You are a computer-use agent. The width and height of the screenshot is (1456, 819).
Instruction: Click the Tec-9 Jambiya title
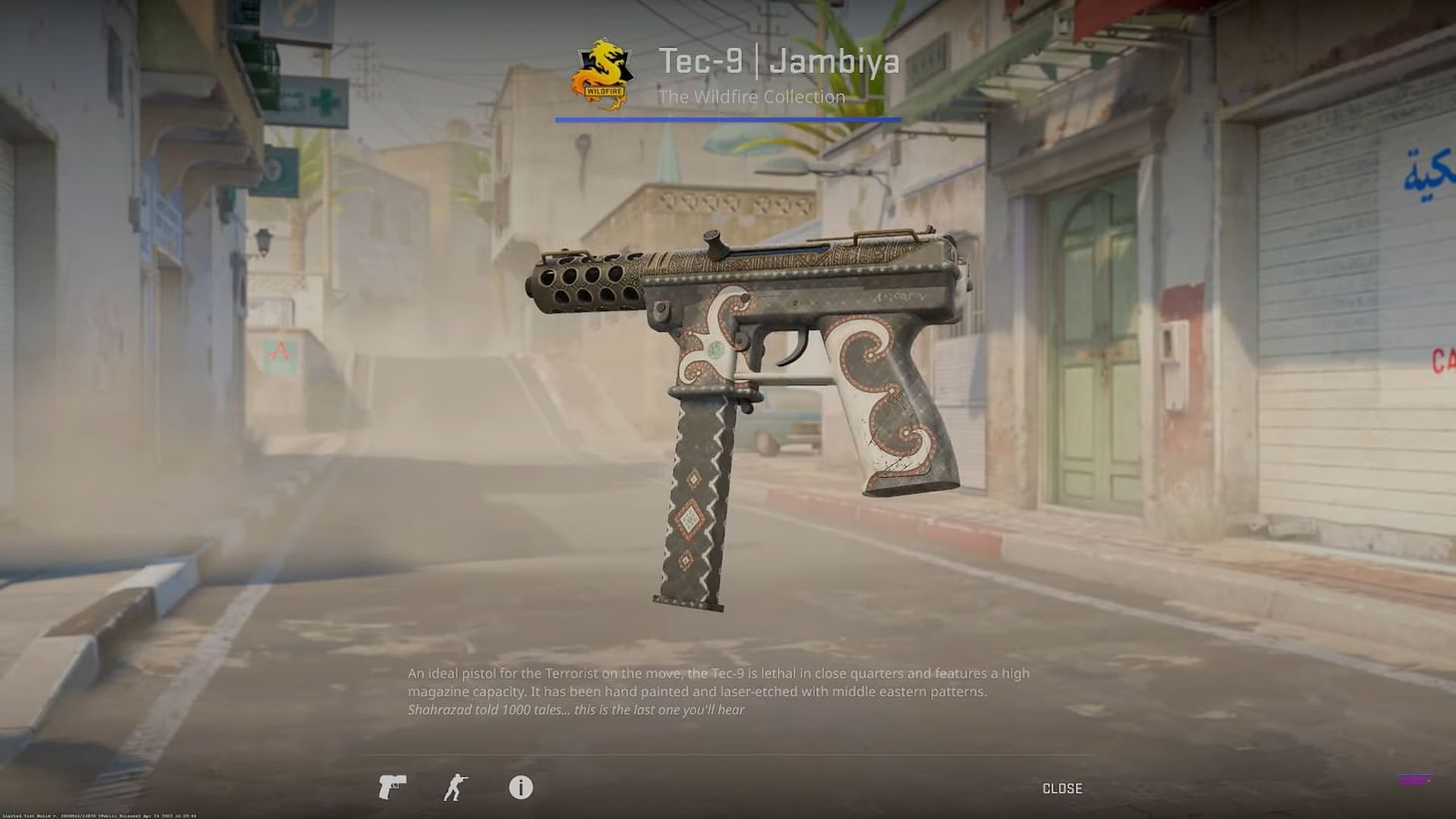pos(780,61)
